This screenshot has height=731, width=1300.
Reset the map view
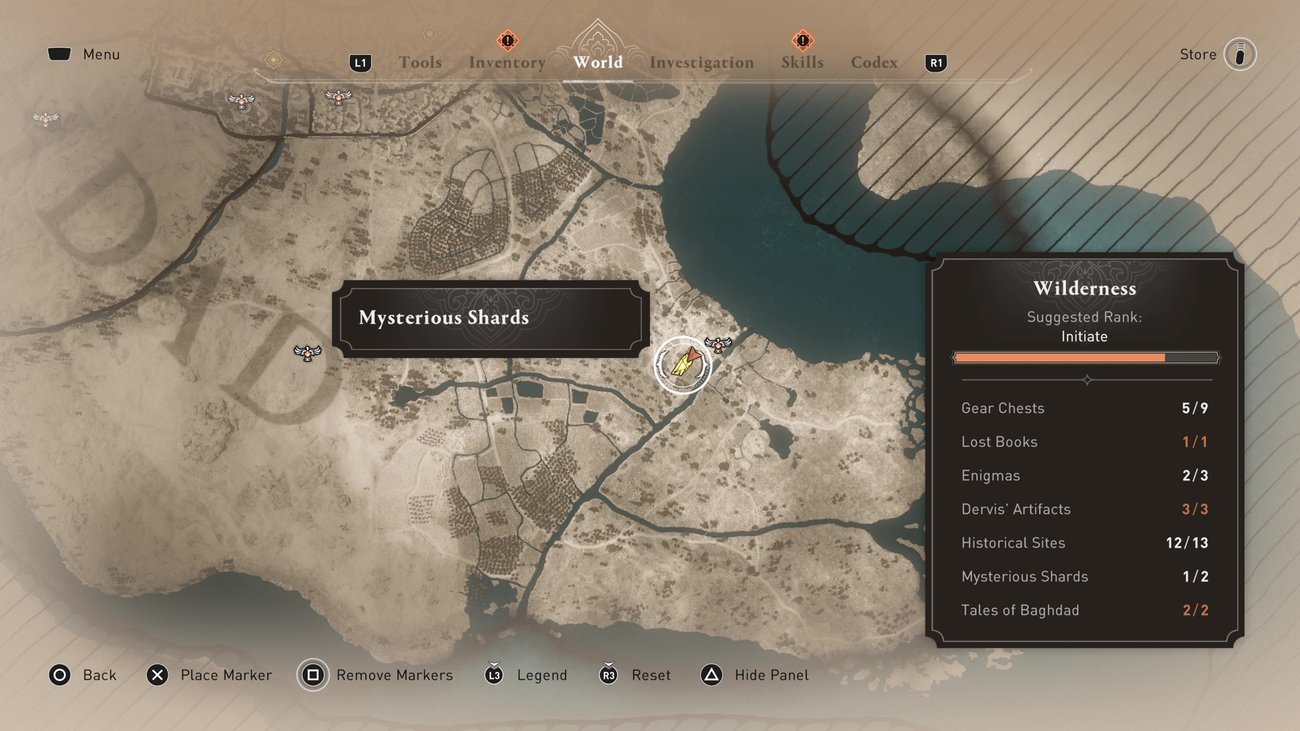(634, 675)
